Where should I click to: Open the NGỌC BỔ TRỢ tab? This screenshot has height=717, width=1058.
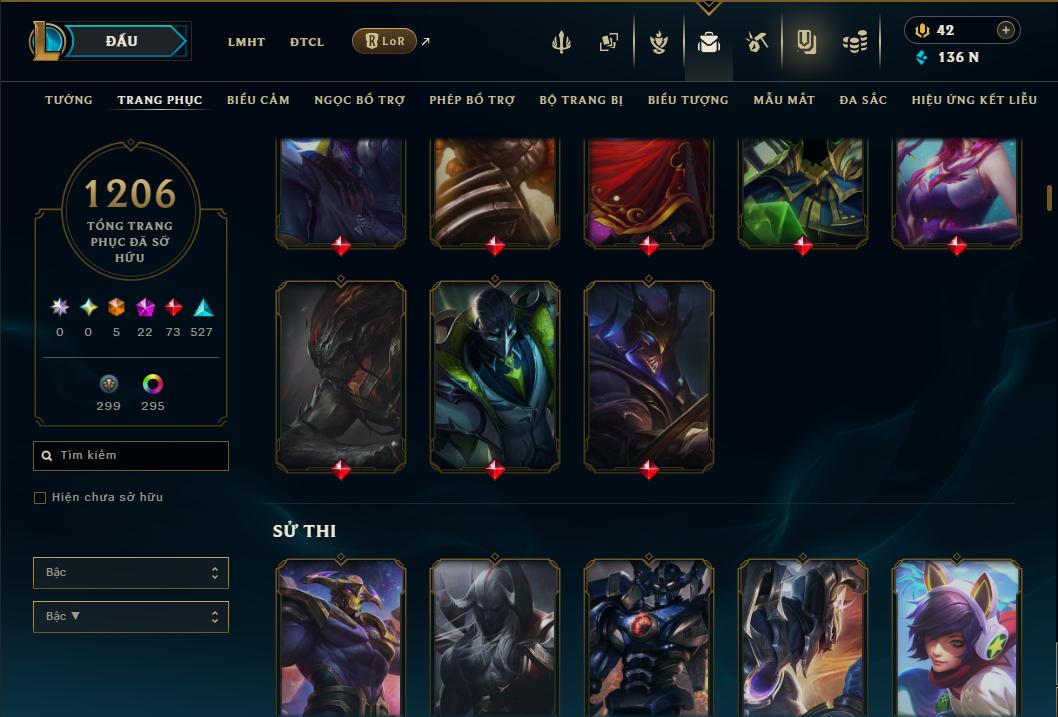click(359, 100)
